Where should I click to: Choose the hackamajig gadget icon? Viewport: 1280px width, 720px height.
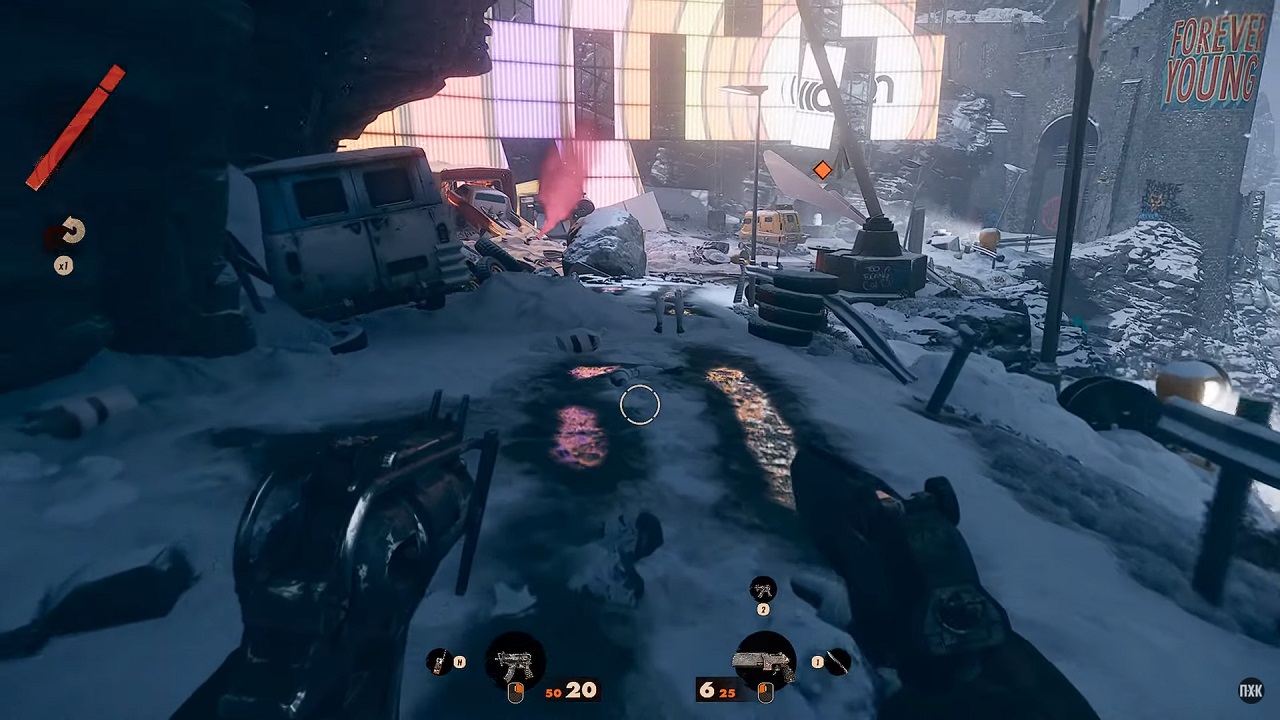click(438, 661)
